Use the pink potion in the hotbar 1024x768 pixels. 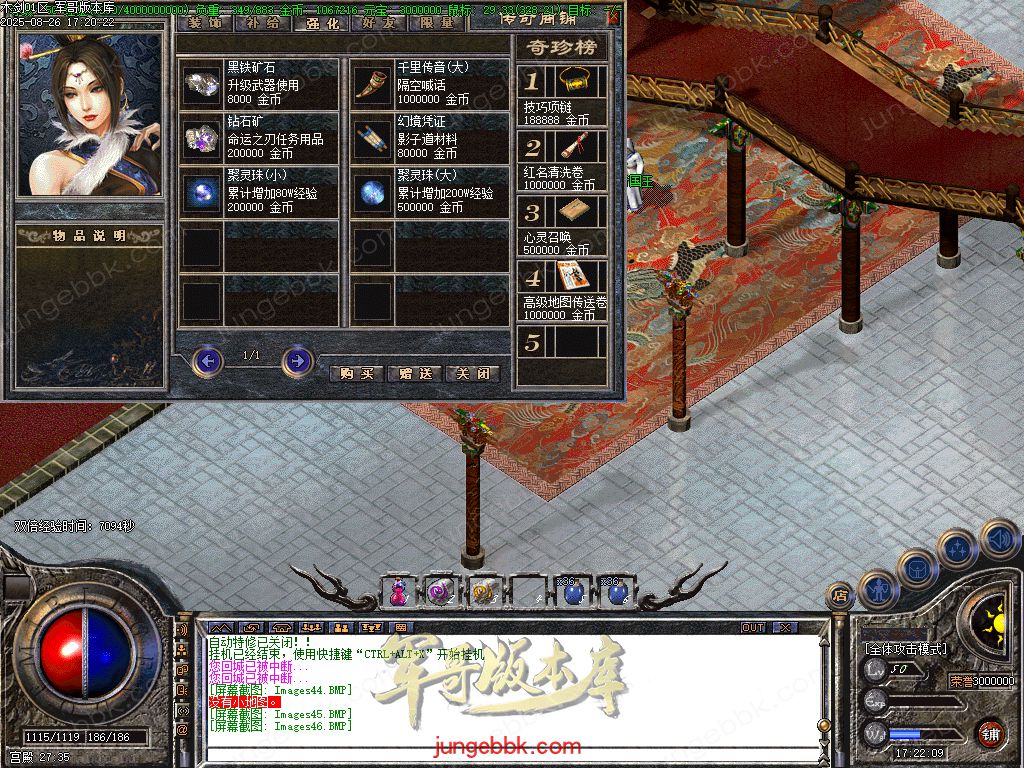tap(399, 593)
